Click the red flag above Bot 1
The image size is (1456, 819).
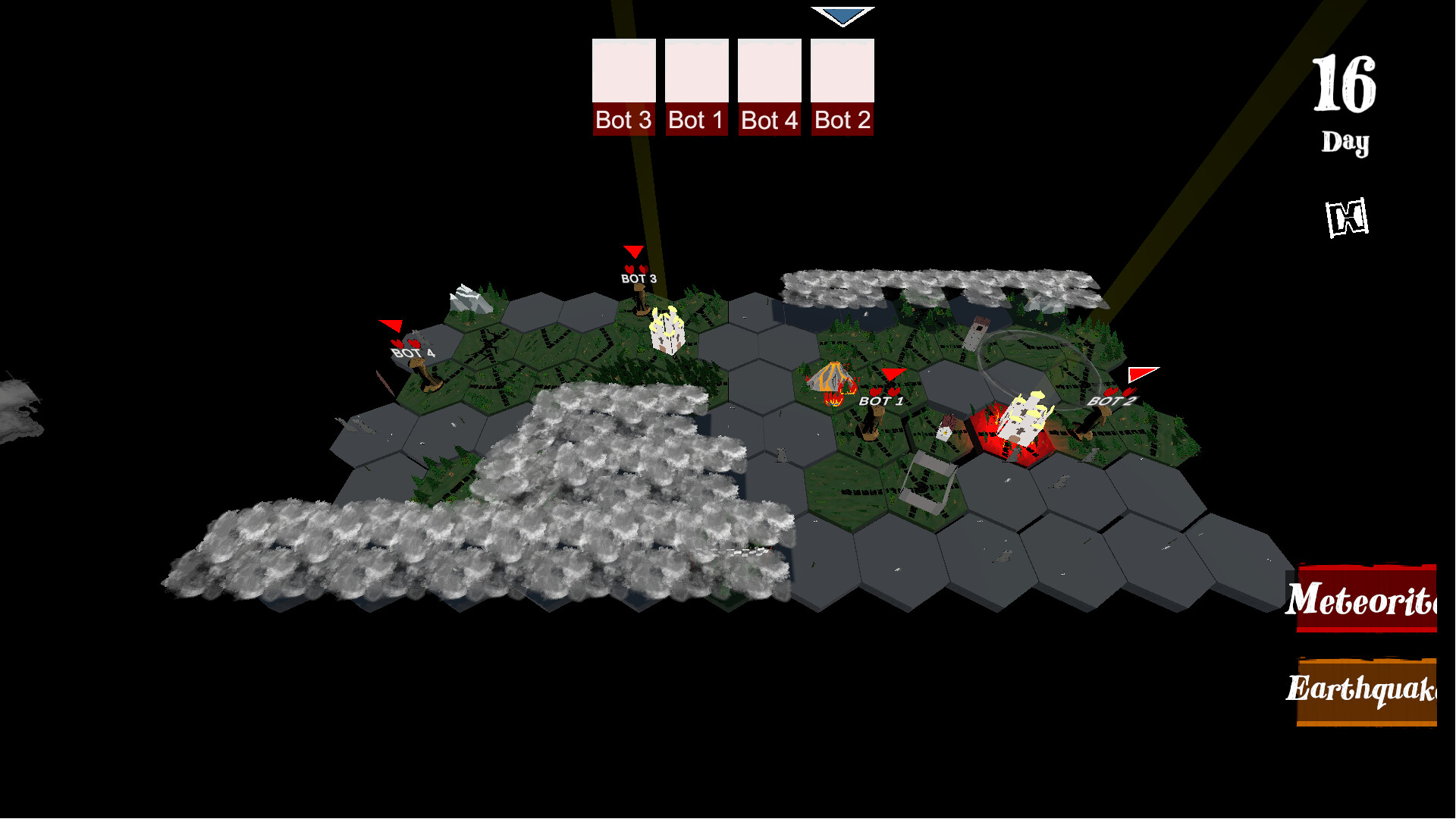coord(894,374)
